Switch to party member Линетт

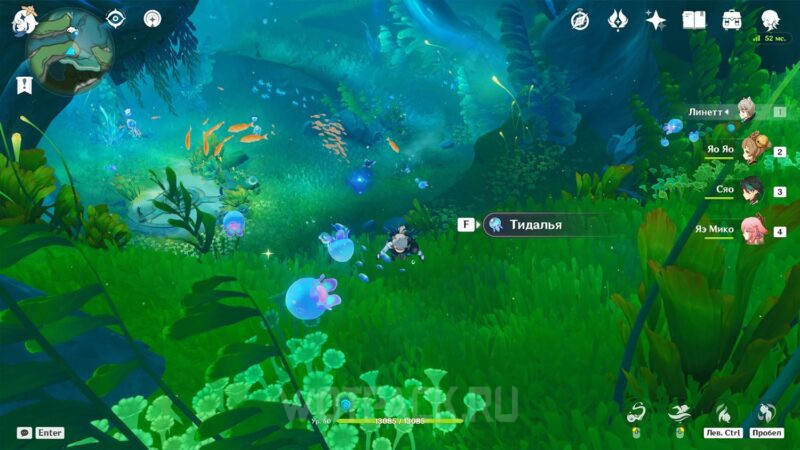[x=744, y=112]
